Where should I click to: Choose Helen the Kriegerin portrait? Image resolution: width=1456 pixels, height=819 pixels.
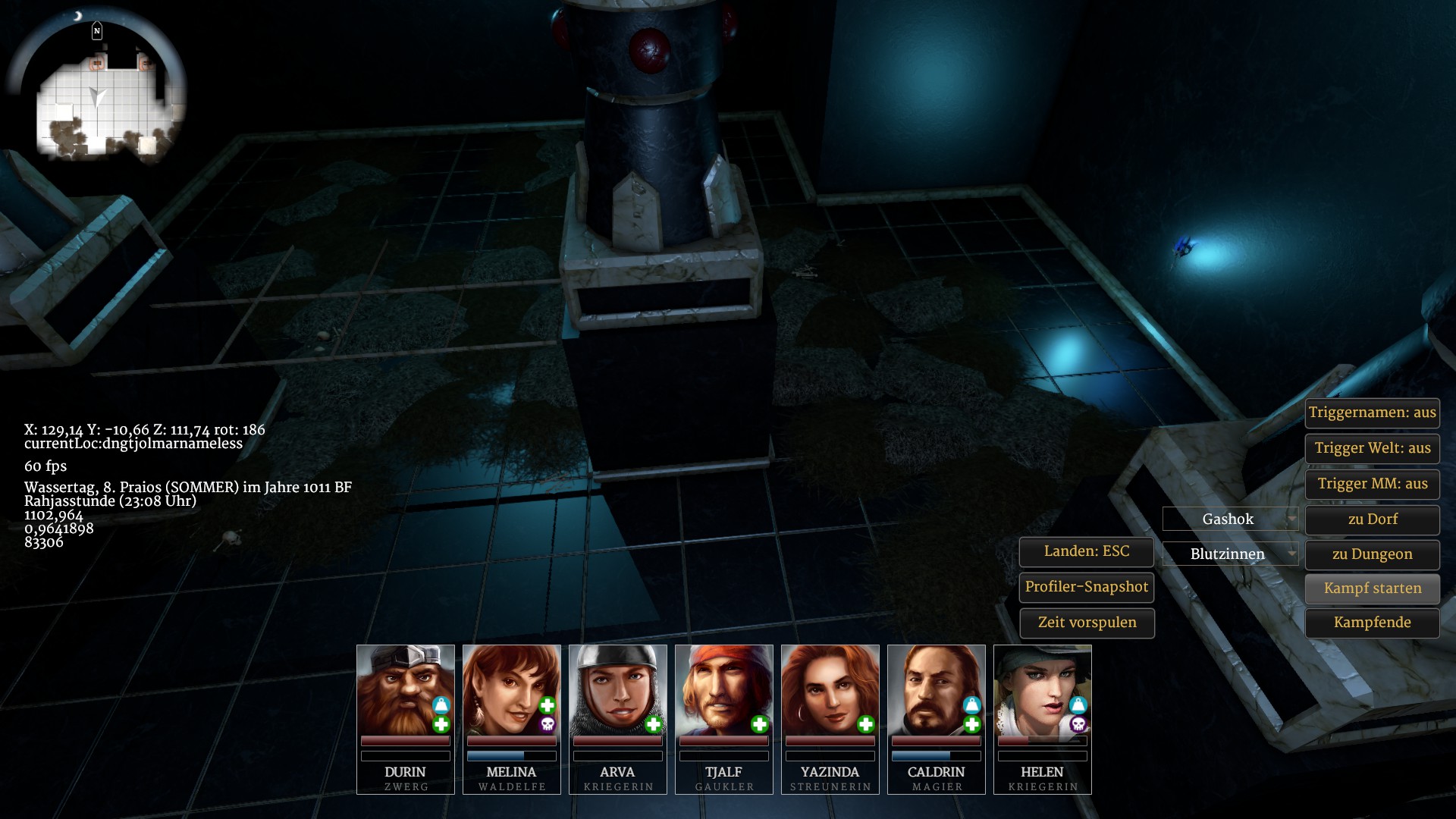coord(1042,689)
